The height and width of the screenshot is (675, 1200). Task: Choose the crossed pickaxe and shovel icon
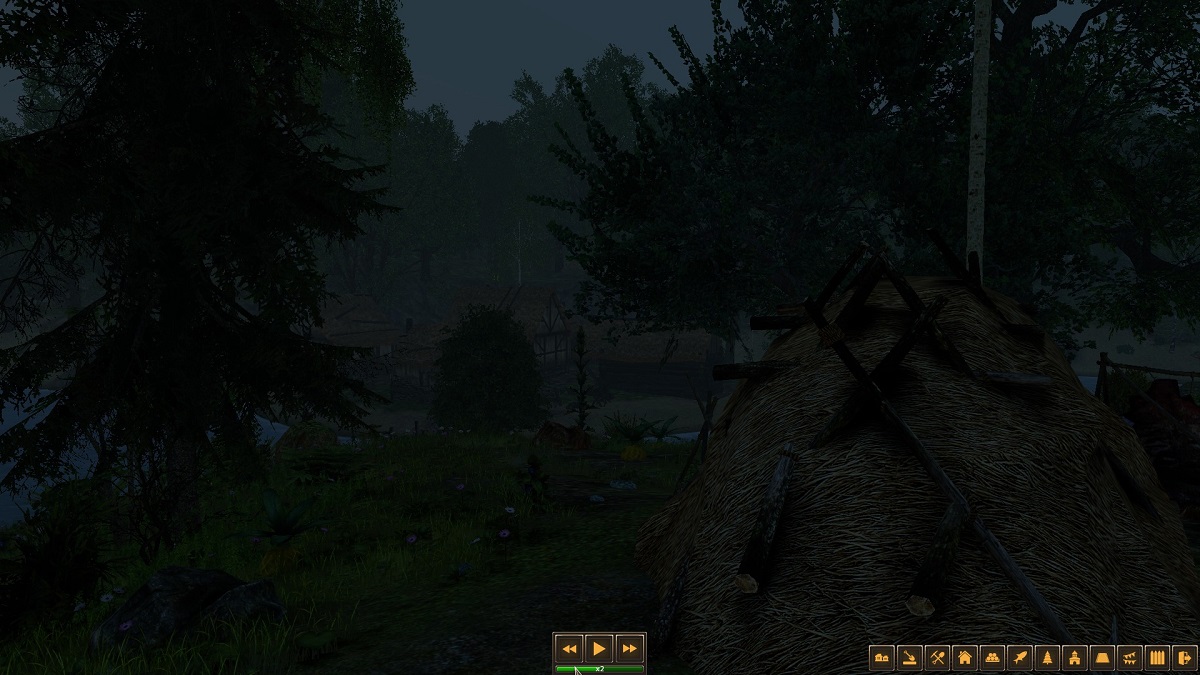(937, 658)
